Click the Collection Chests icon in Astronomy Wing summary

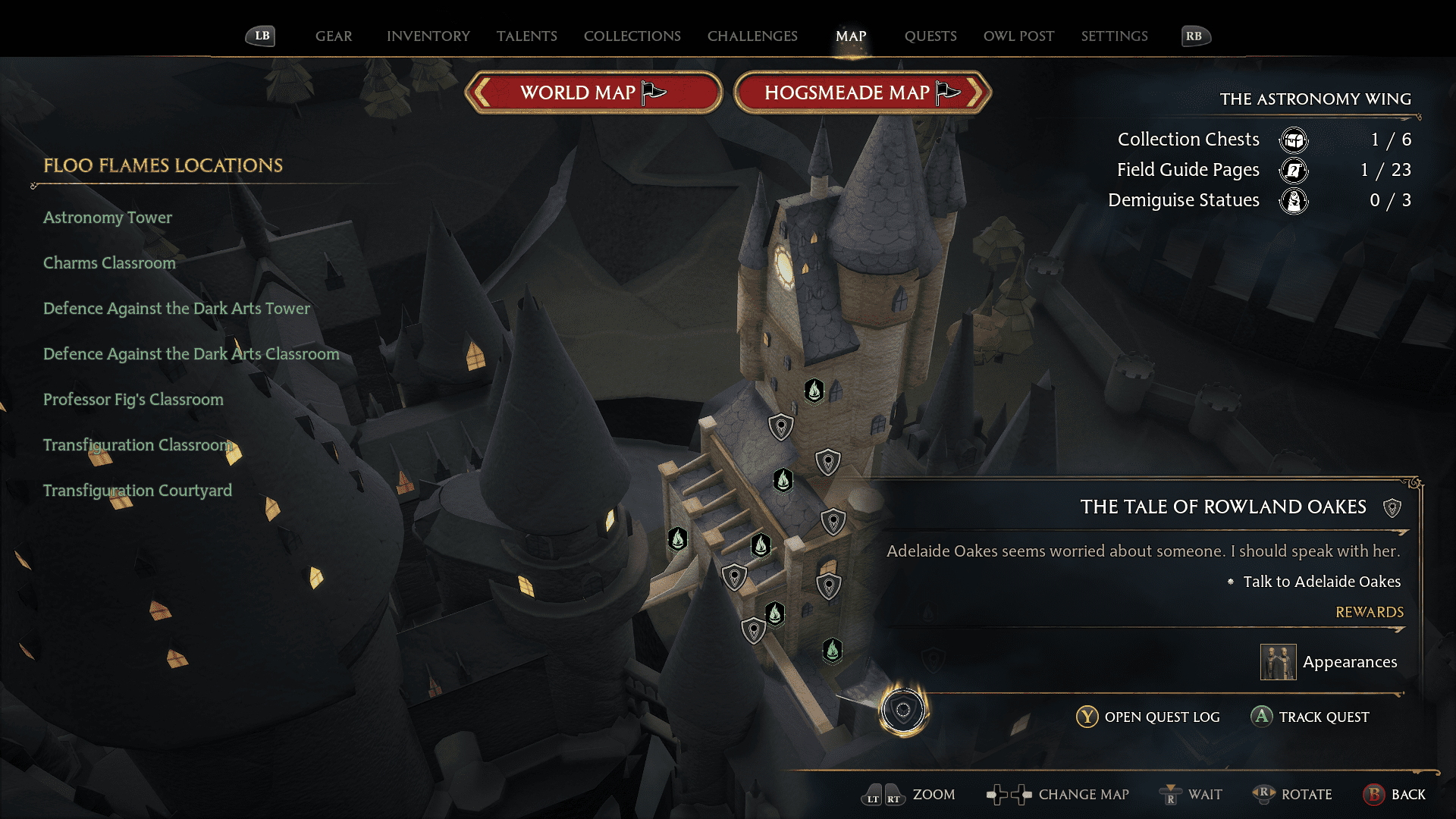coord(1293,140)
